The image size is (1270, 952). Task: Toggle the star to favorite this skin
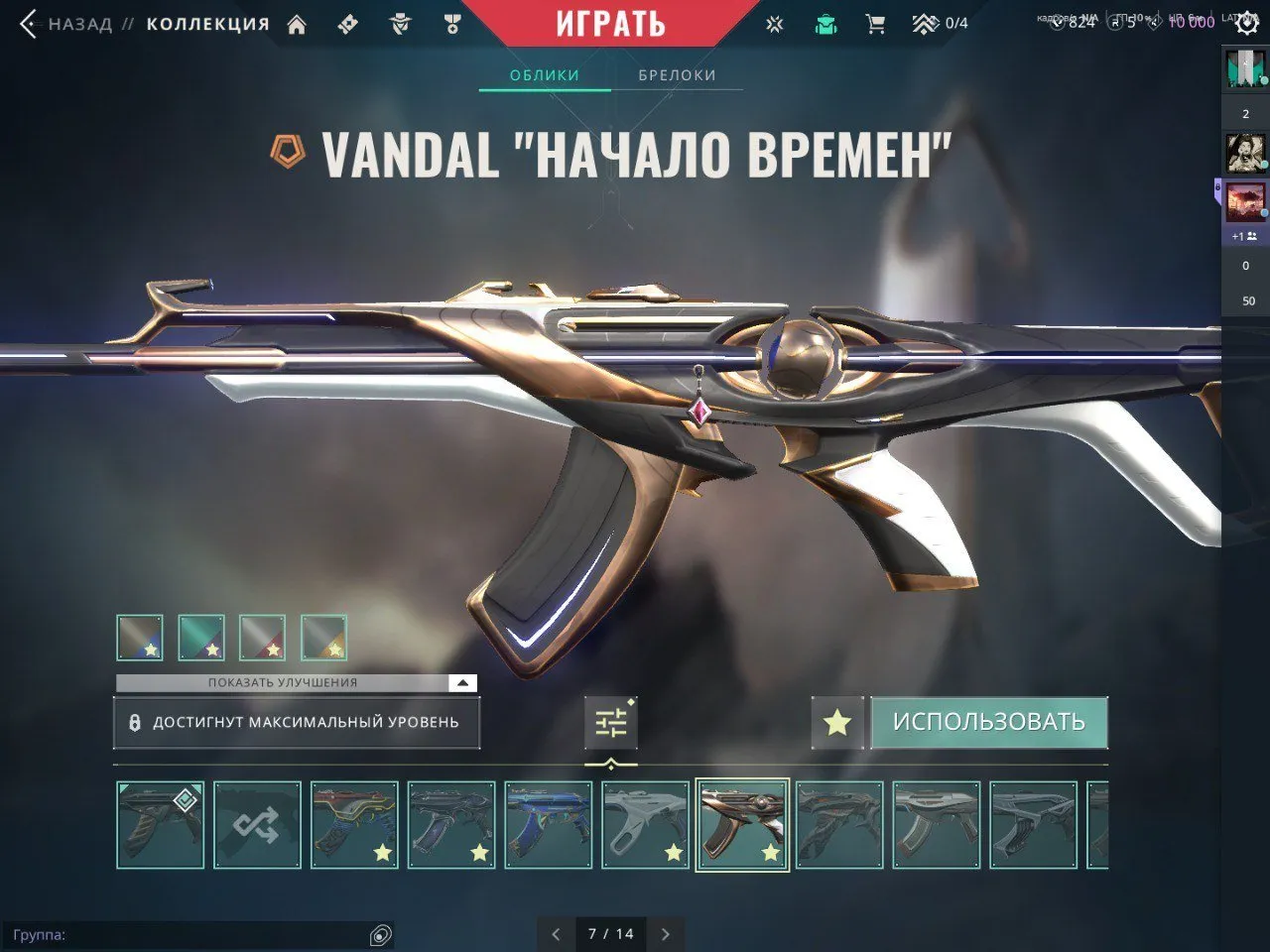836,722
